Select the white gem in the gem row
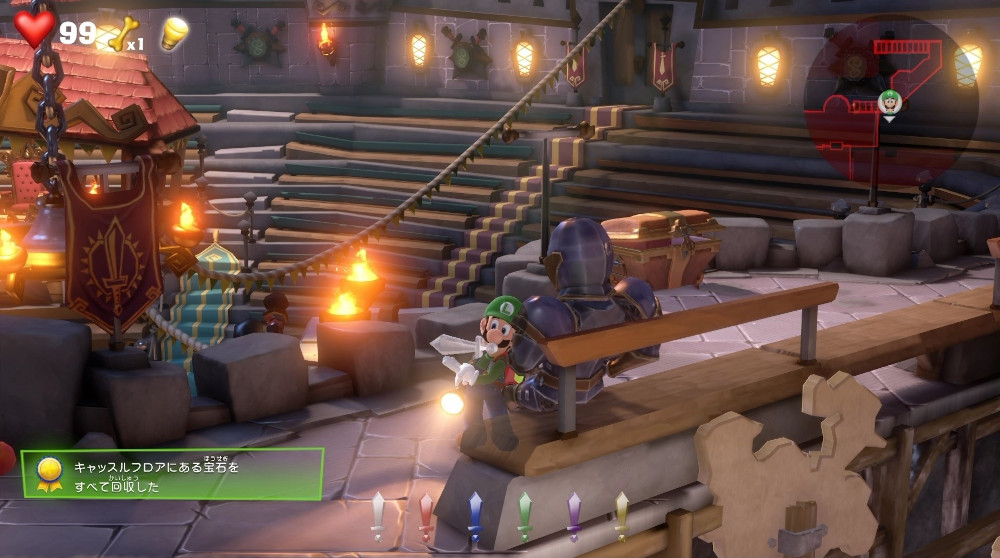Image resolution: width=1000 pixels, height=558 pixels. pos(378,515)
